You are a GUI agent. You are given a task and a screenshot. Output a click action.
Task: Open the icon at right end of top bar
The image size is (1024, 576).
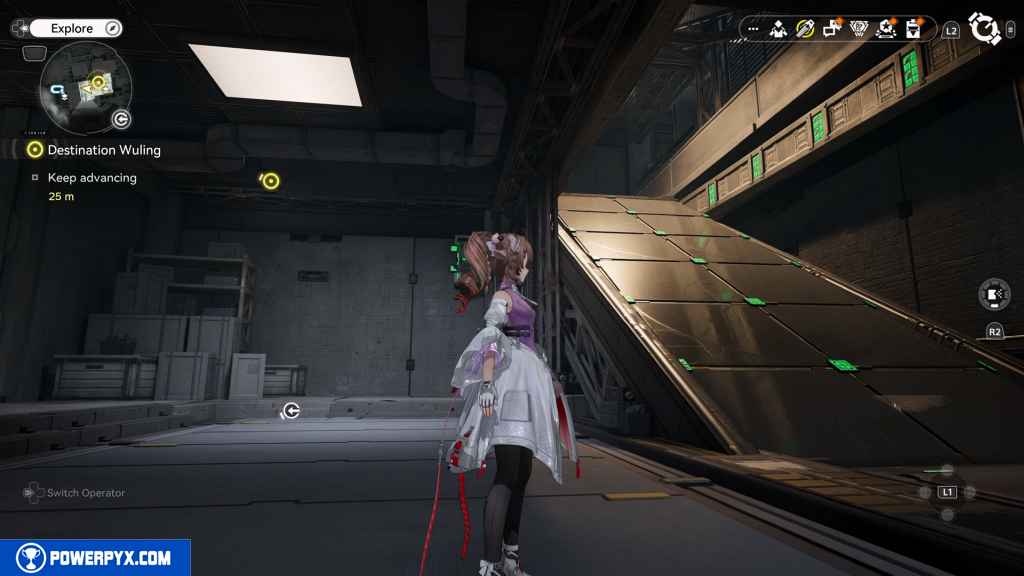(912, 29)
